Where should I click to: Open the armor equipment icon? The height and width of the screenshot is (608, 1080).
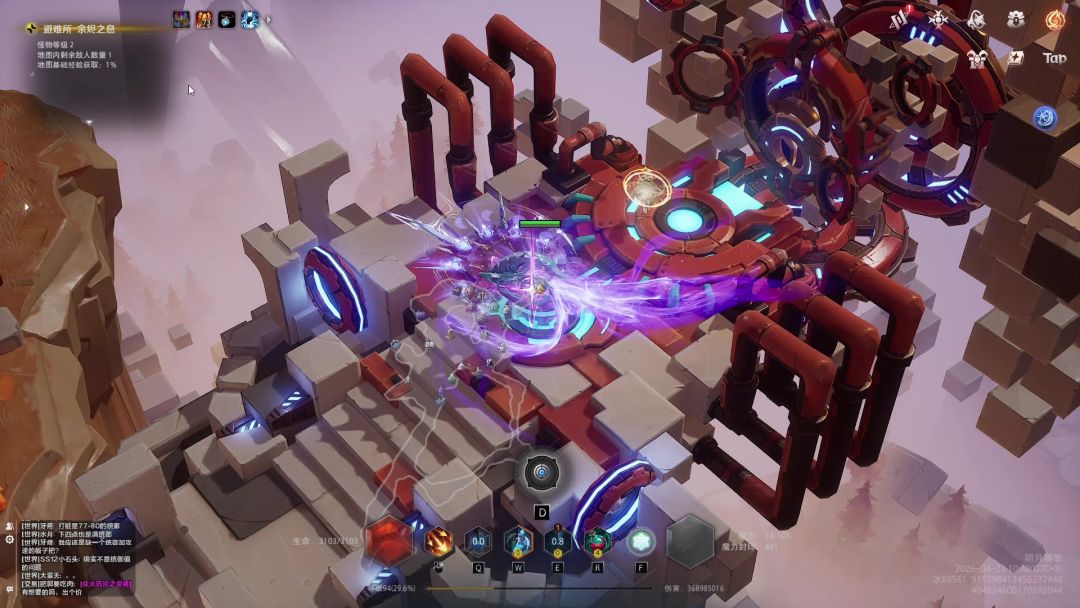click(976, 58)
